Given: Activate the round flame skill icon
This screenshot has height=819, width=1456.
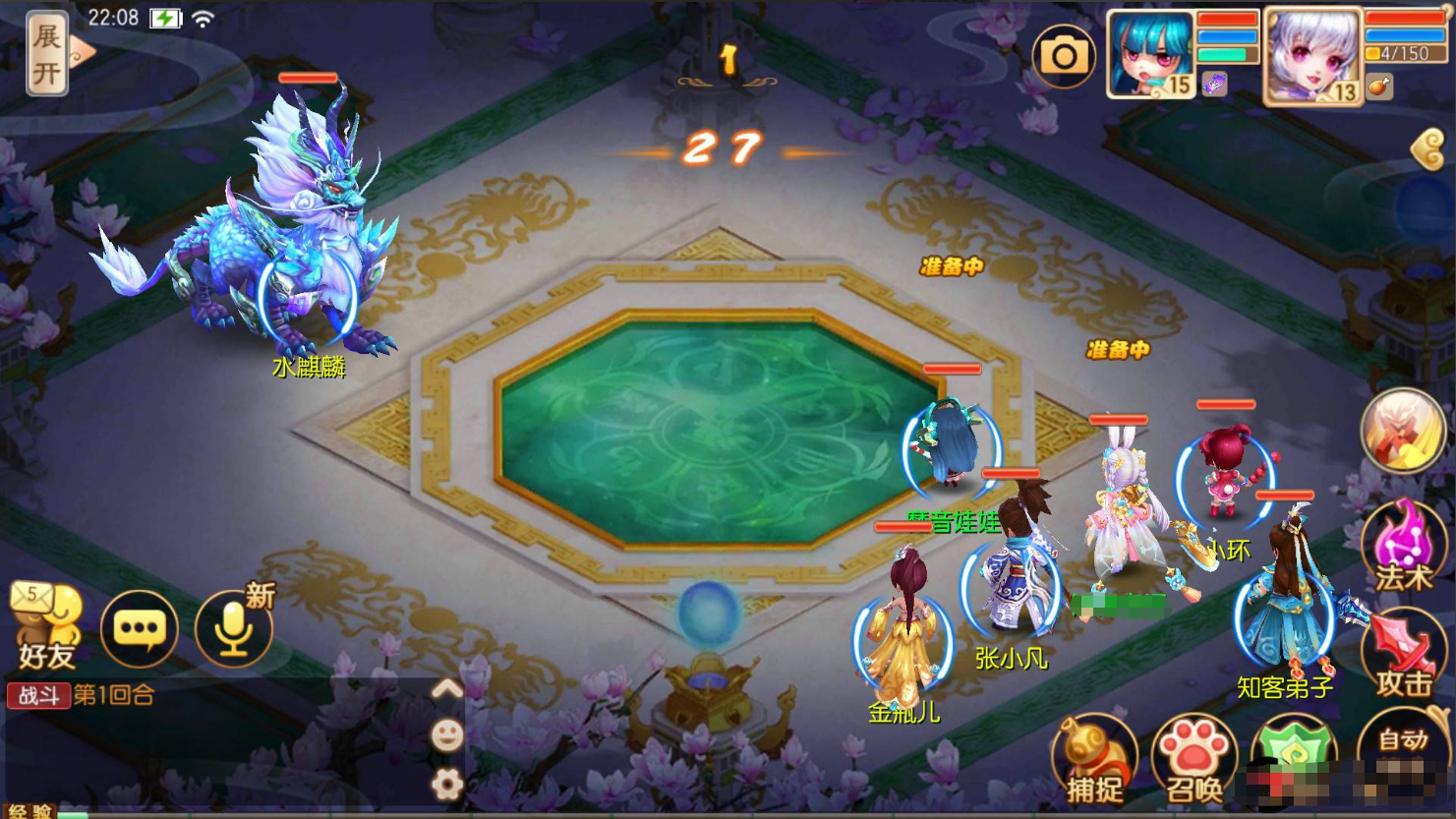Looking at the screenshot, I should click(1402, 430).
